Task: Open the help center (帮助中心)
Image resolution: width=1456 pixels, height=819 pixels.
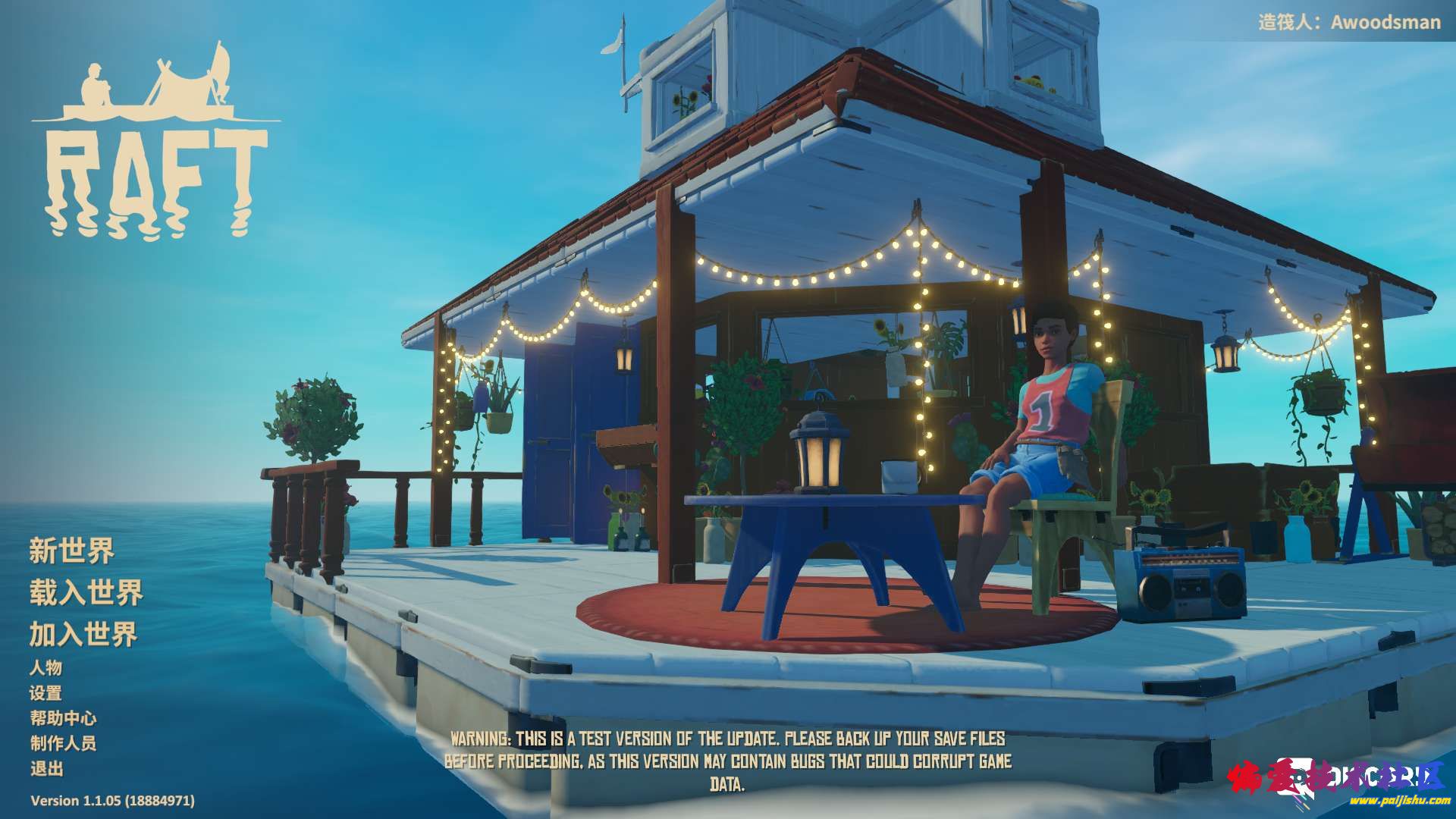Action: [x=64, y=718]
